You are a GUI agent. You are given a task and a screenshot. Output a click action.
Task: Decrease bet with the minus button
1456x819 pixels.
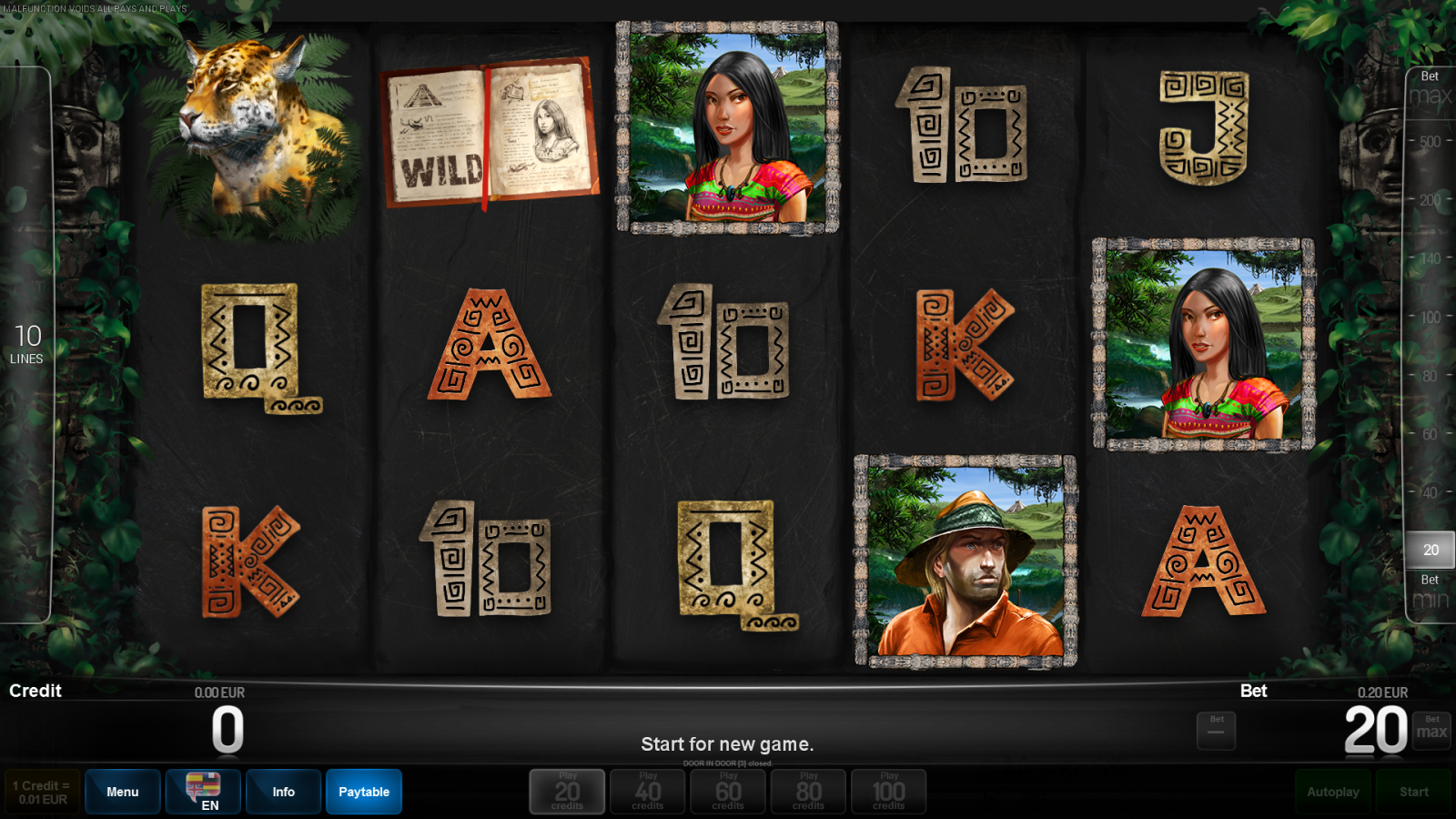tap(1216, 731)
